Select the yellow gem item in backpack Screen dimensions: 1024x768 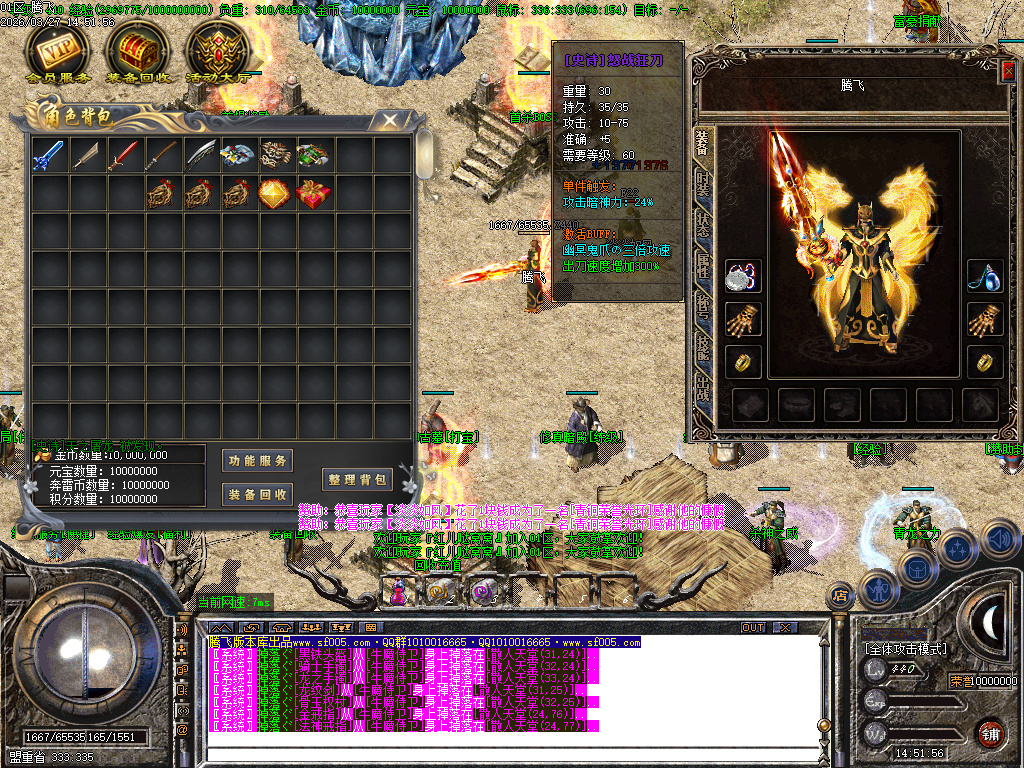[x=275, y=193]
